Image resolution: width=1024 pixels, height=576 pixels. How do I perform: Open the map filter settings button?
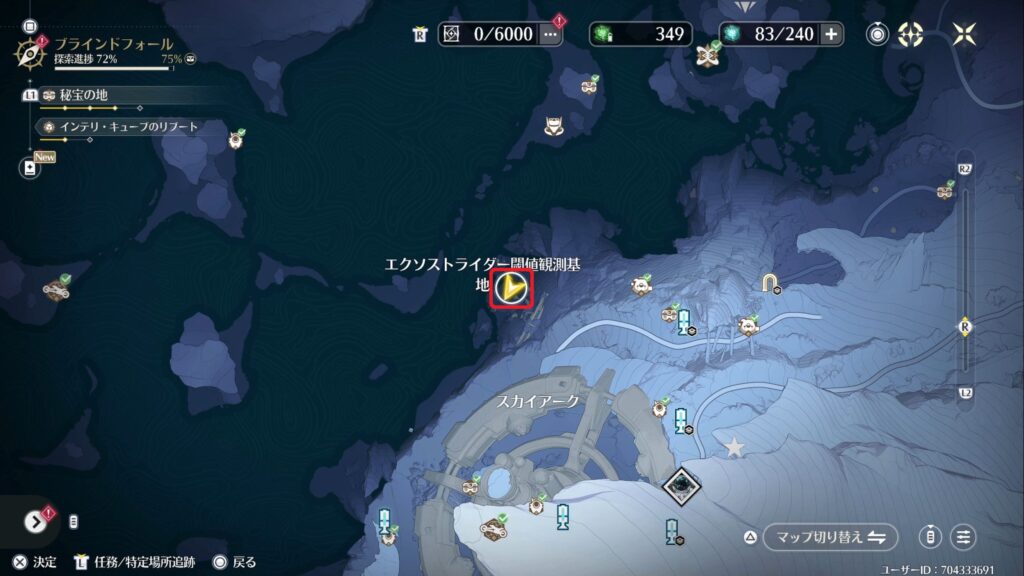963,537
